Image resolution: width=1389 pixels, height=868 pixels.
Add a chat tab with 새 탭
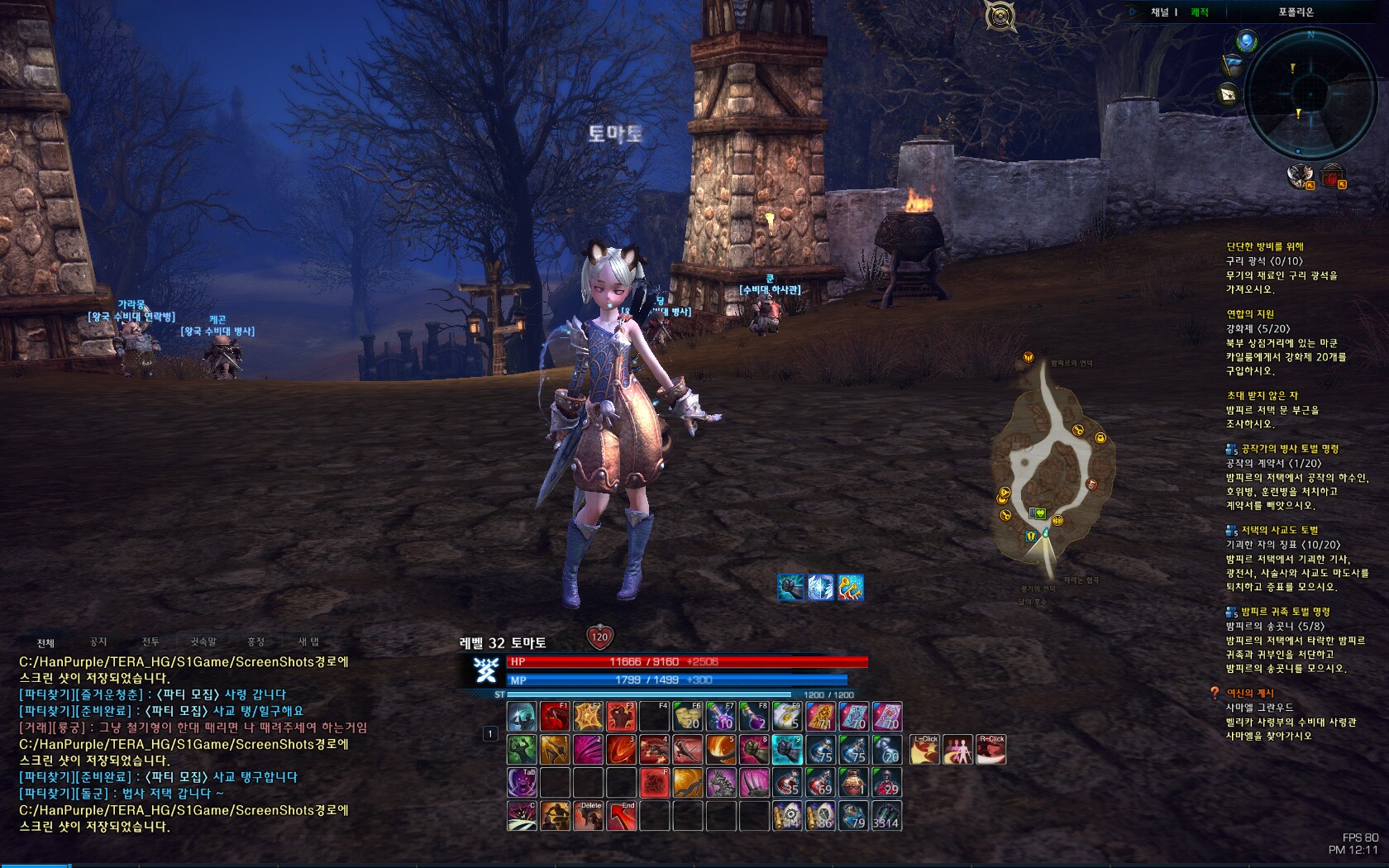coord(308,642)
